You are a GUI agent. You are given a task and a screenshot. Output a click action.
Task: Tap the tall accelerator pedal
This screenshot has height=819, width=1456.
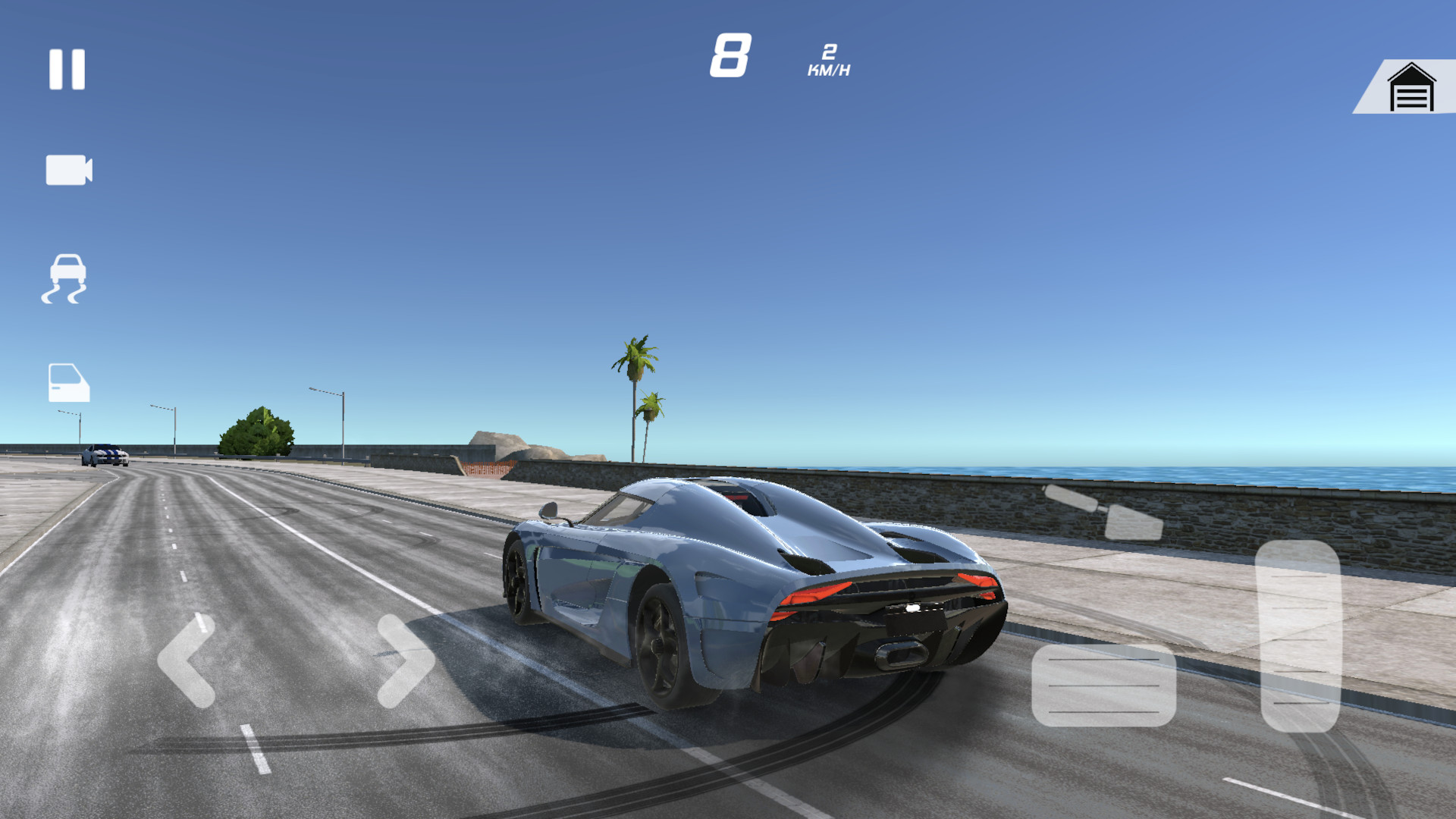coord(1298,635)
